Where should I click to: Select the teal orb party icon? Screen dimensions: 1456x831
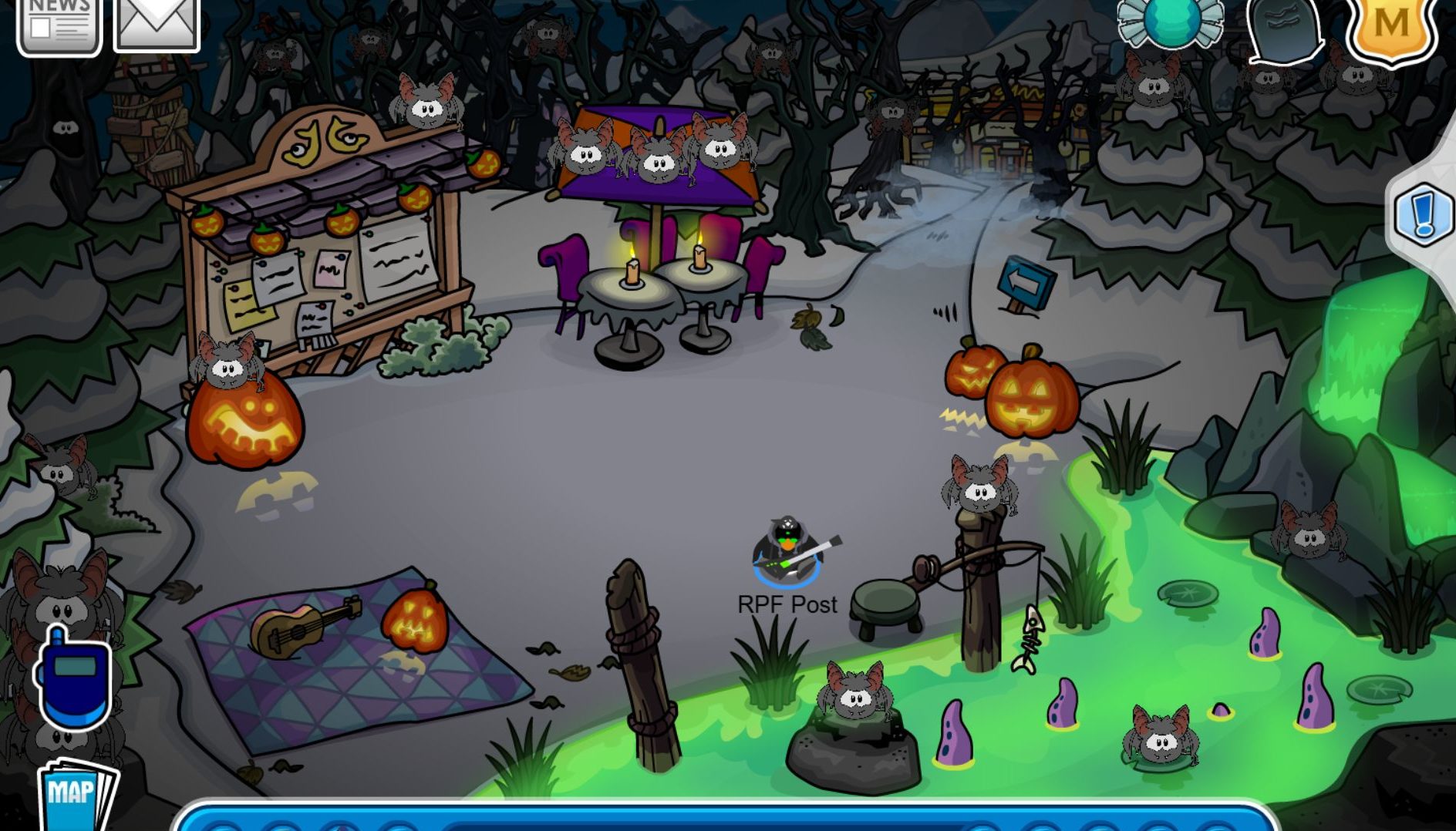click(x=1171, y=22)
